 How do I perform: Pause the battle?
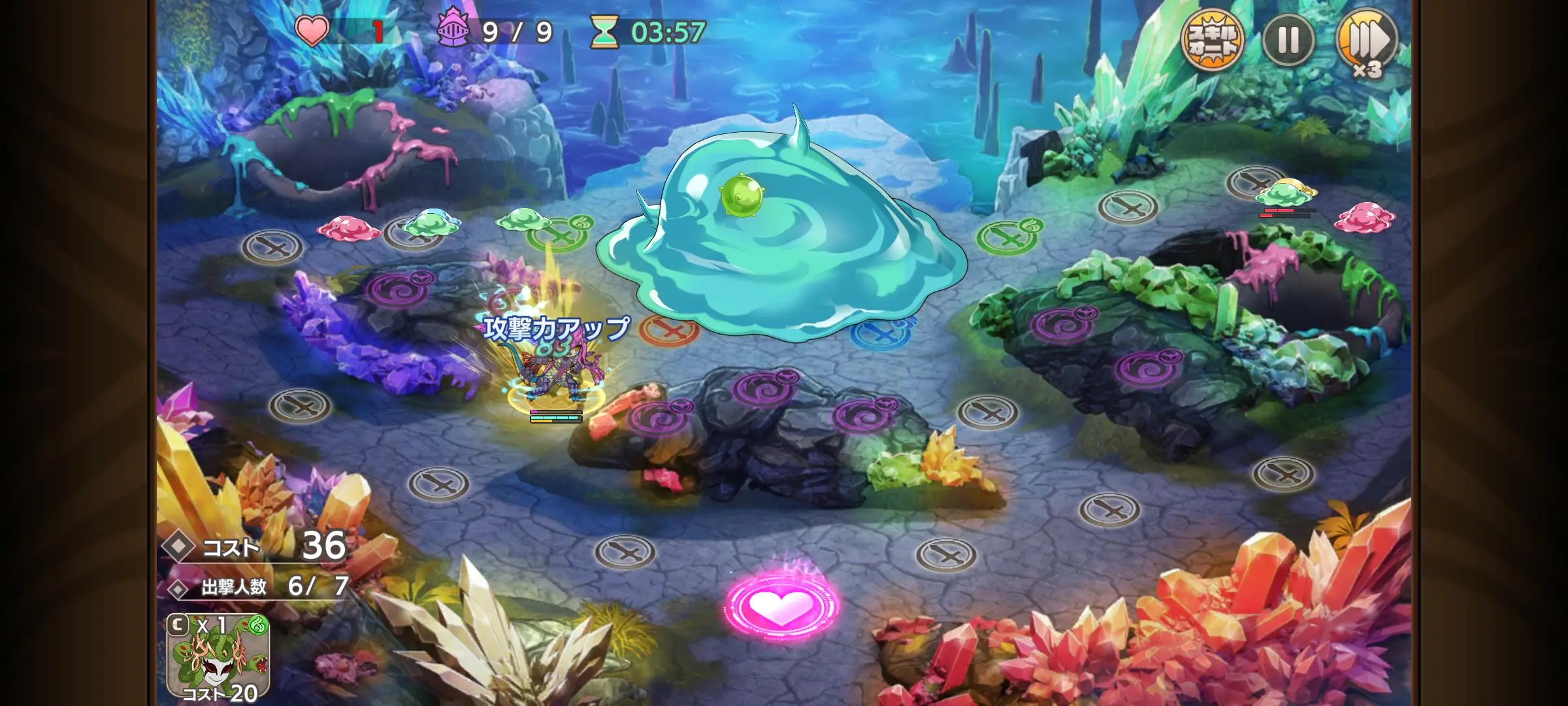pos(1288,41)
